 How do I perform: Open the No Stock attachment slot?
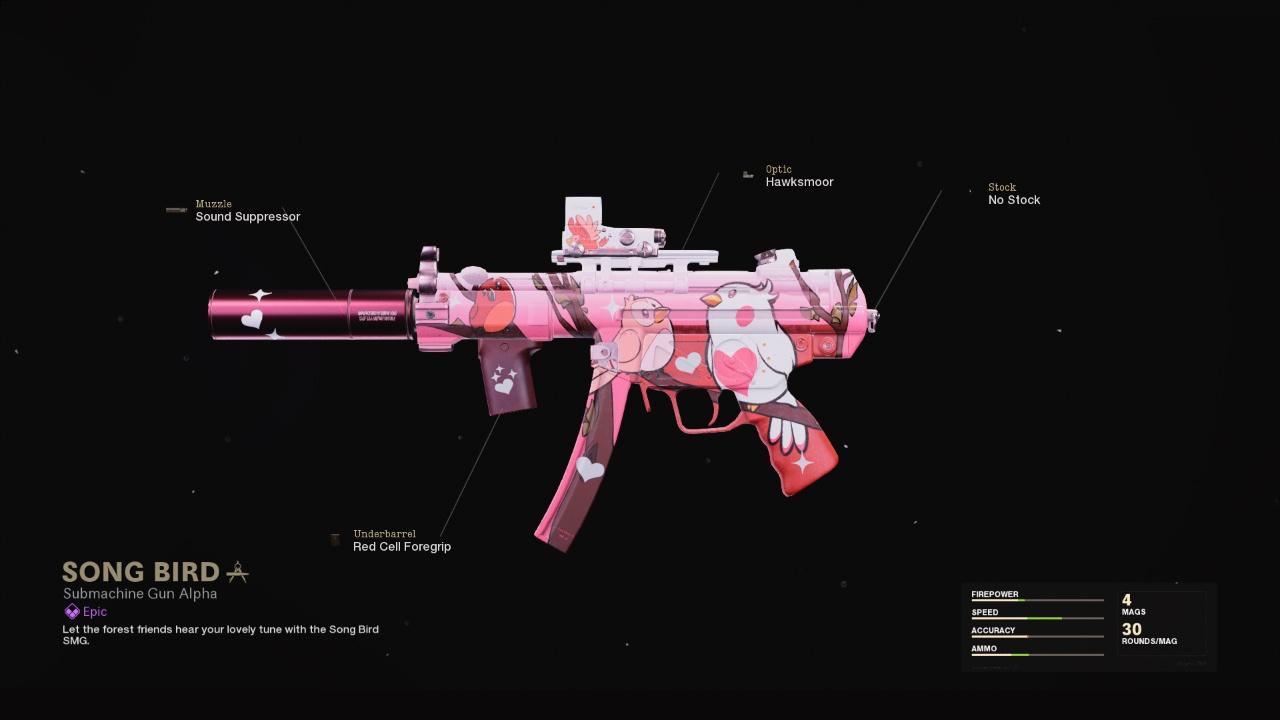[1014, 200]
